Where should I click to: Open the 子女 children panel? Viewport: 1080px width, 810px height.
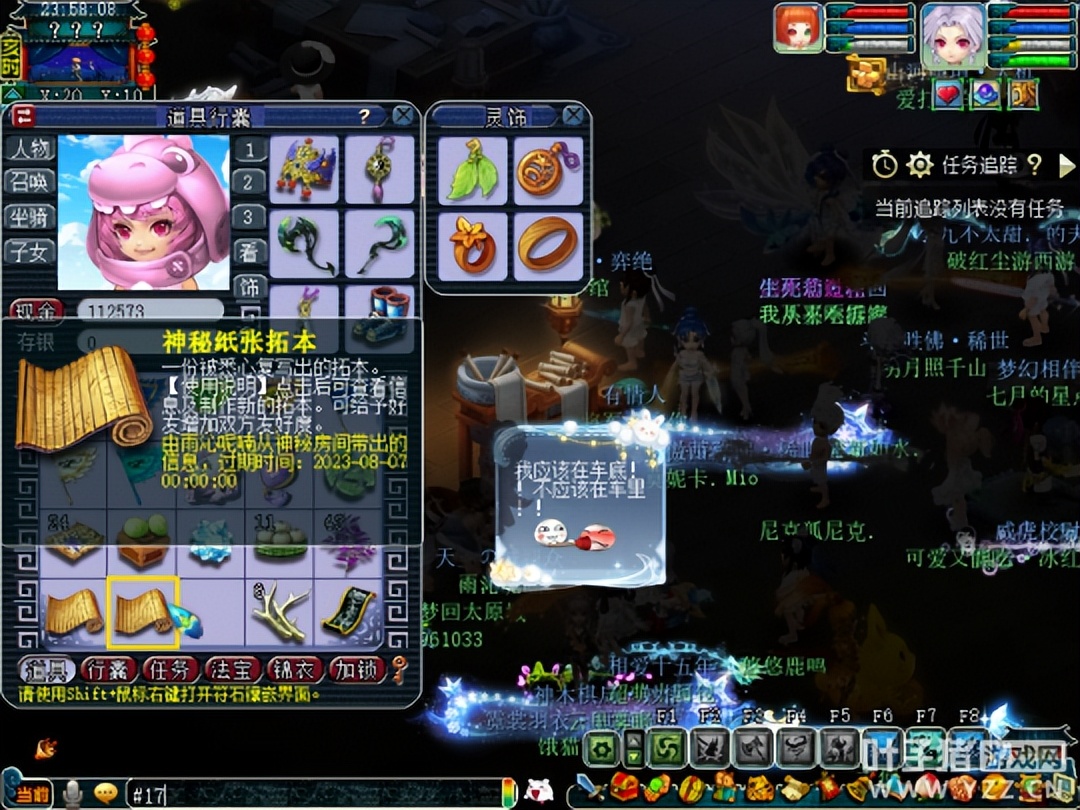point(29,251)
